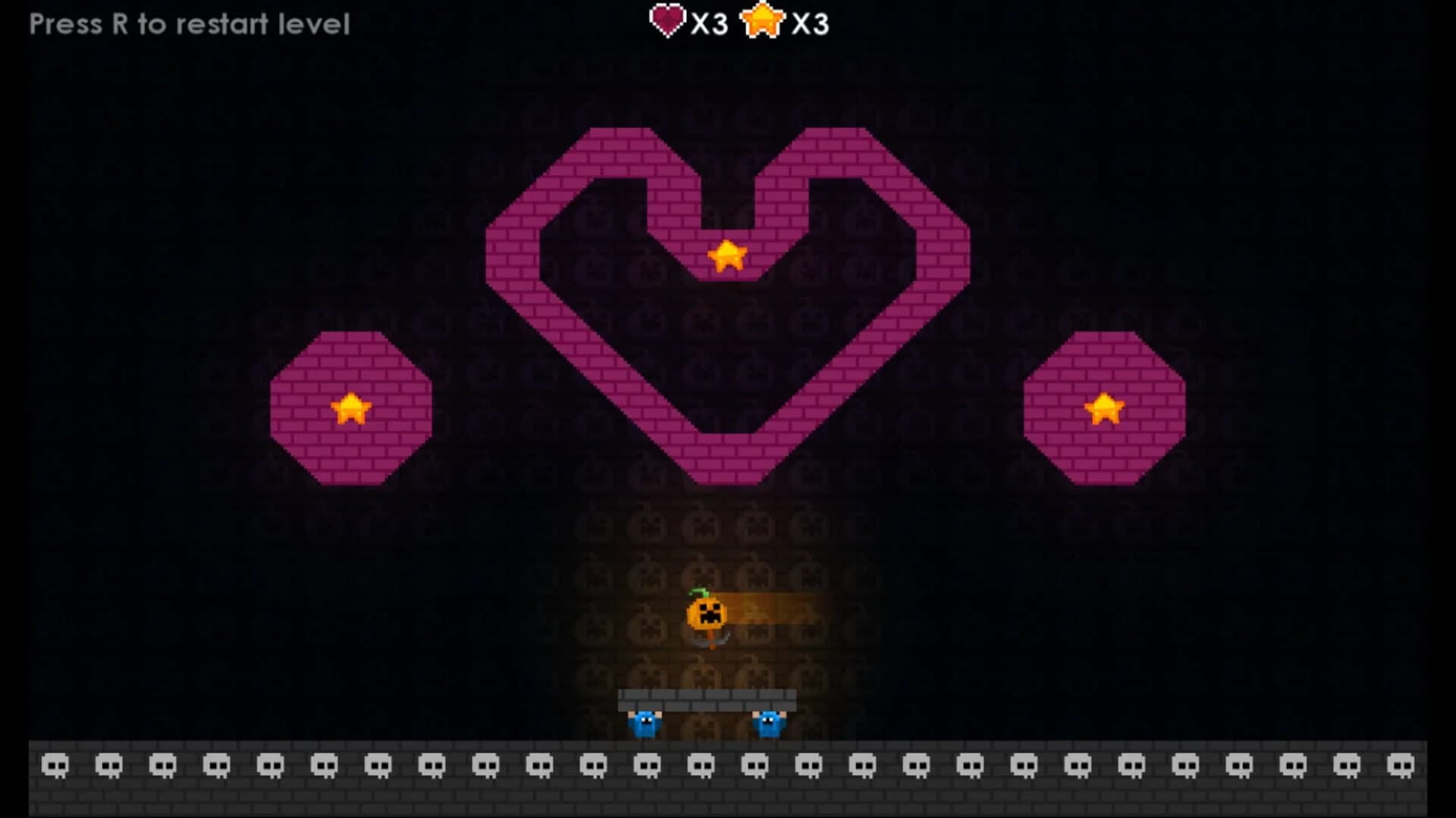The height and width of the screenshot is (818, 1456).
Task: Click the X3 counter beside the heart
Action: click(708, 22)
